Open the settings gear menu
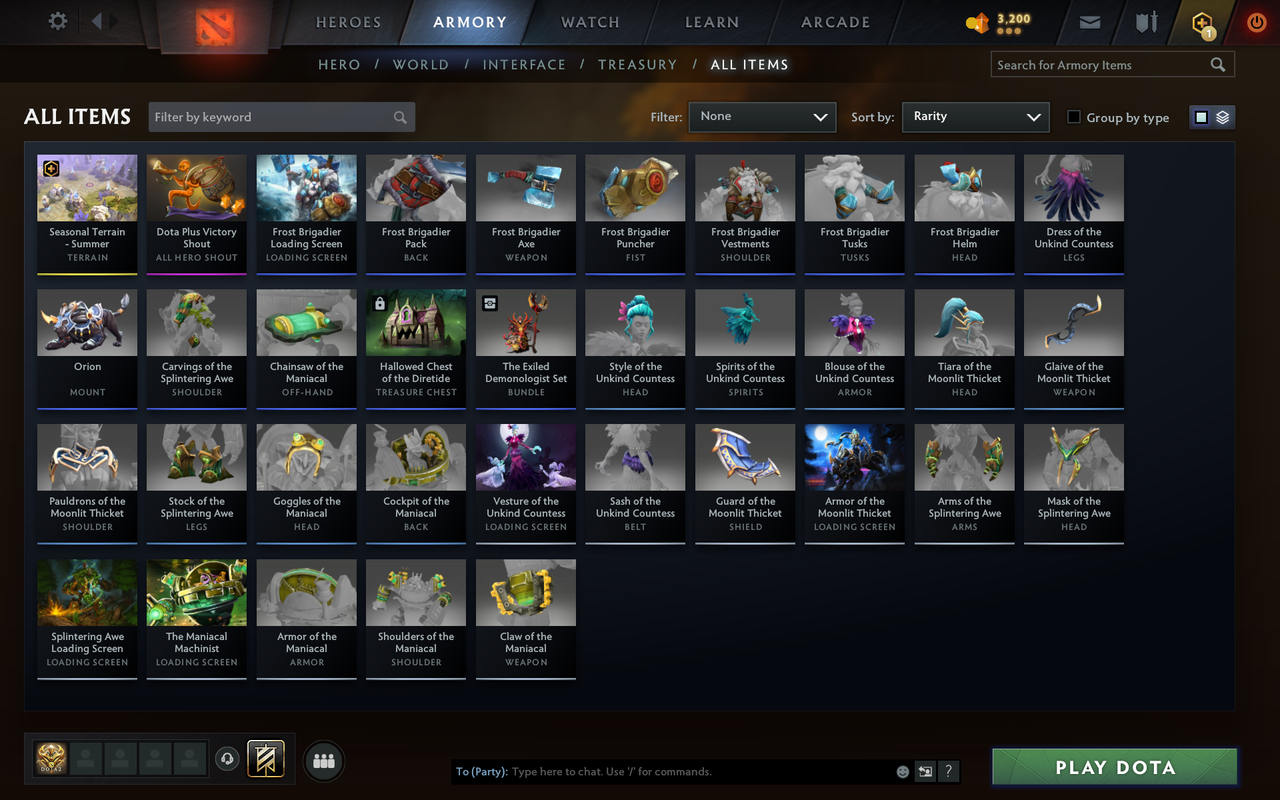The image size is (1280, 800). click(x=57, y=20)
